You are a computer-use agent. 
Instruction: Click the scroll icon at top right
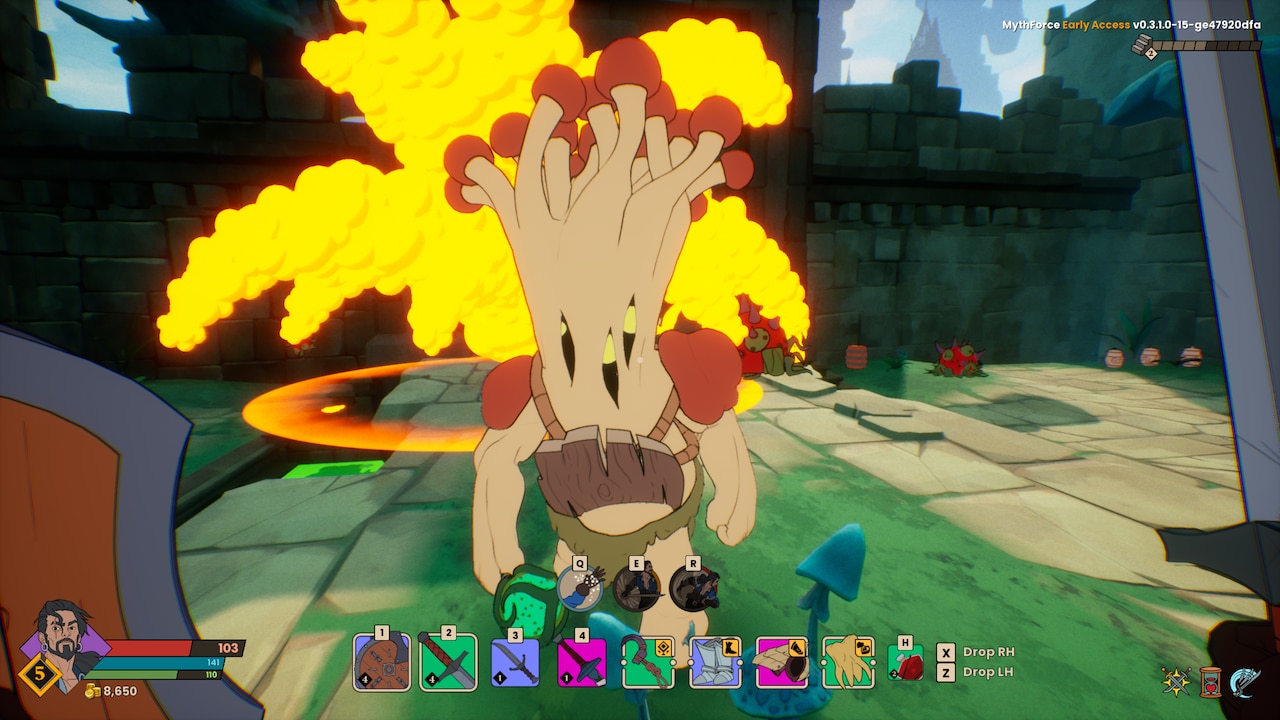pyautogui.click(x=1144, y=45)
